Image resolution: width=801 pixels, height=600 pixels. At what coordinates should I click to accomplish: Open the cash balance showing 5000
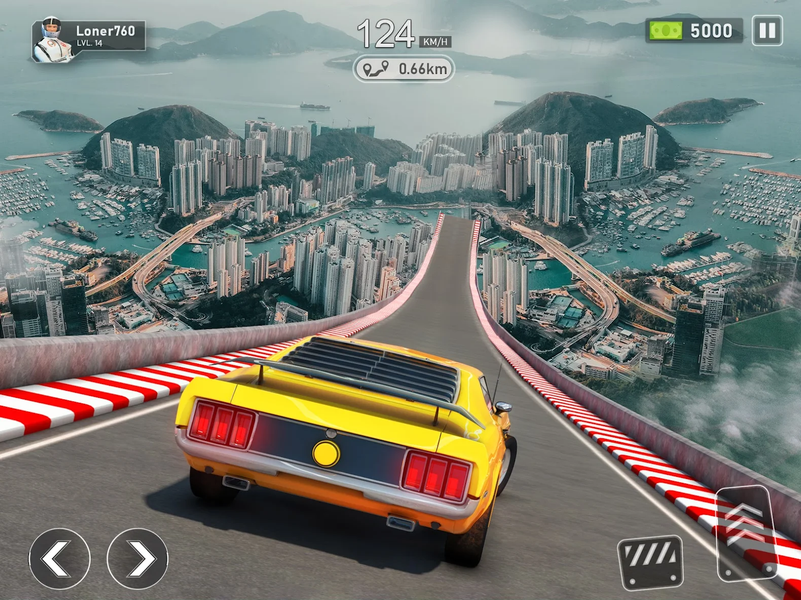[x=694, y=31]
